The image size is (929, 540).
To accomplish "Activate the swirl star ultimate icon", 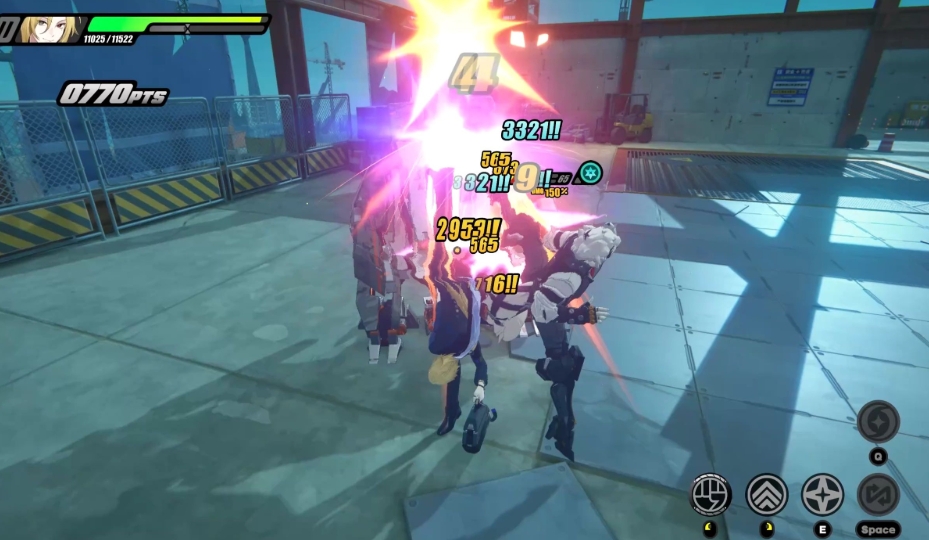I will tap(878, 421).
